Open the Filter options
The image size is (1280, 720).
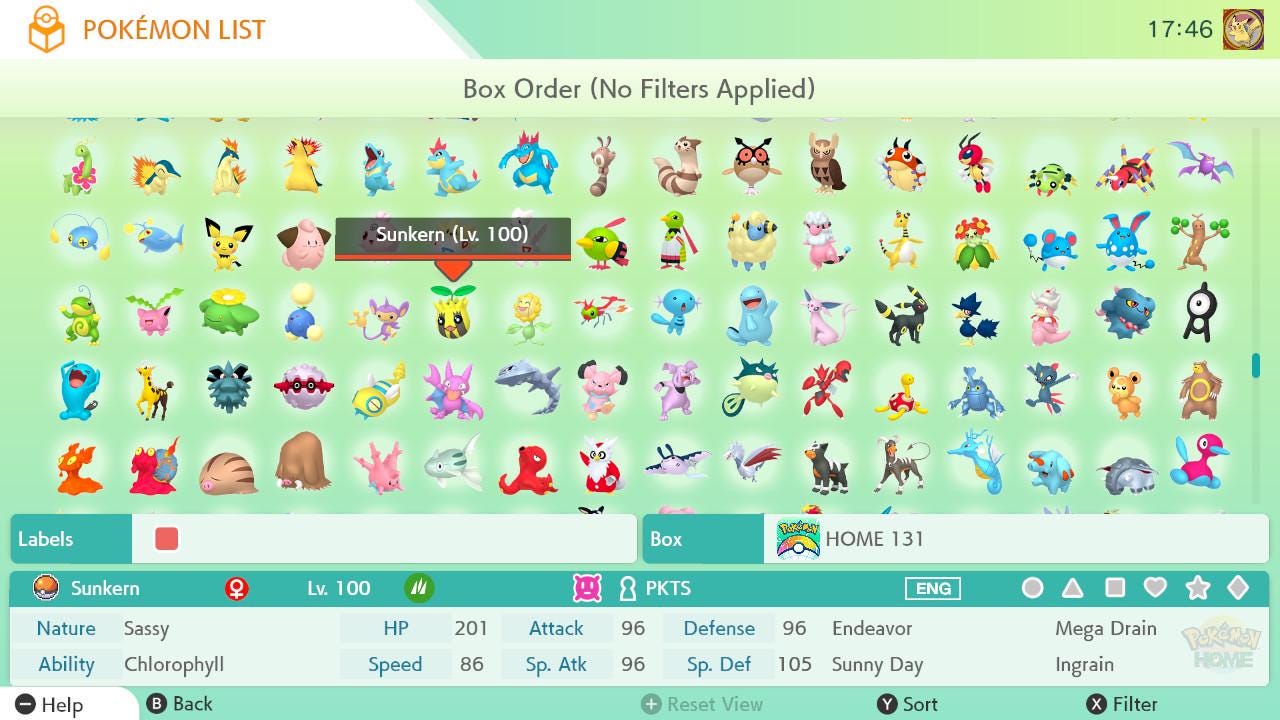coord(1122,704)
